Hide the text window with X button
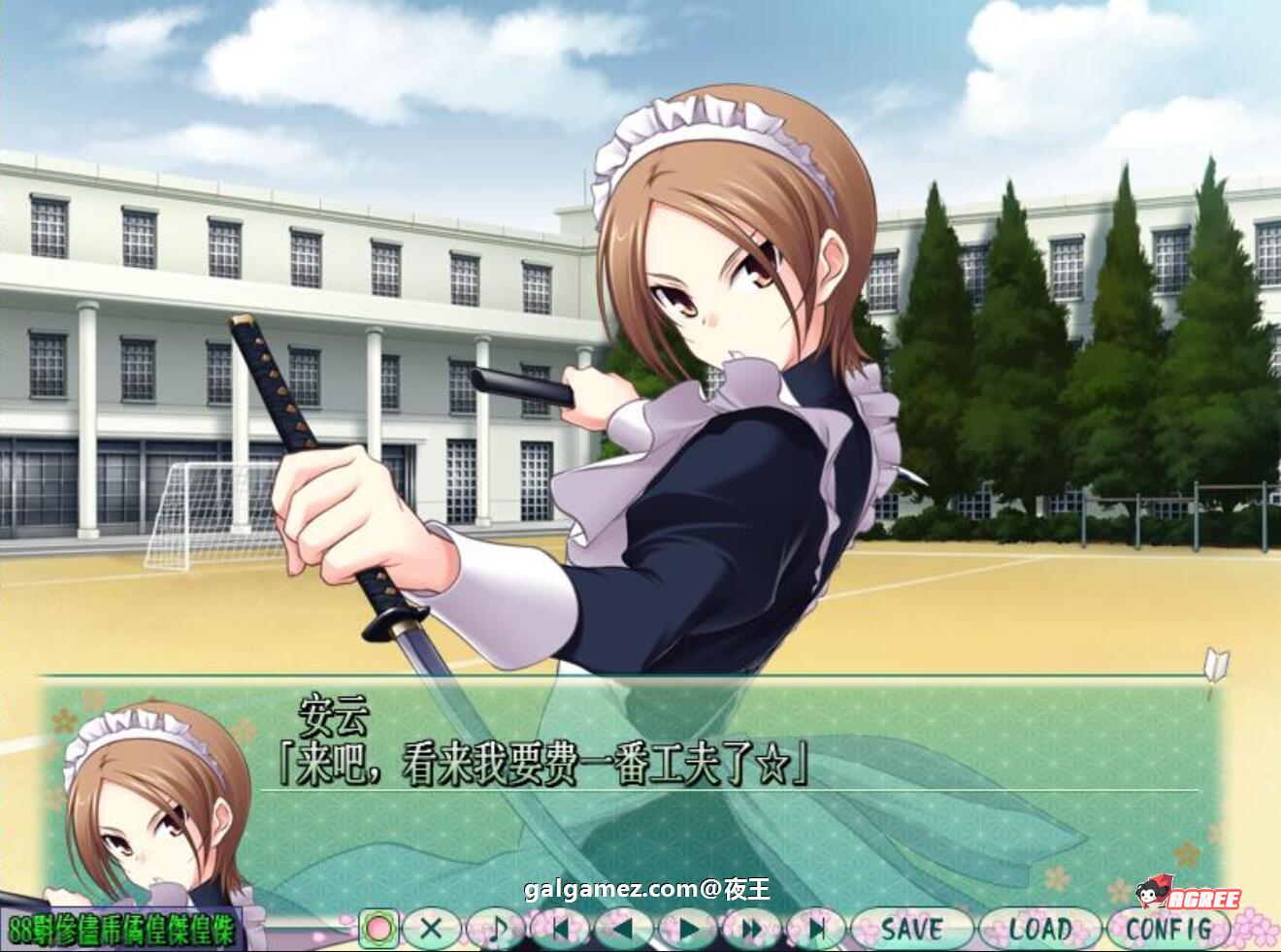This screenshot has width=1281, height=952. pyautogui.click(x=432, y=929)
